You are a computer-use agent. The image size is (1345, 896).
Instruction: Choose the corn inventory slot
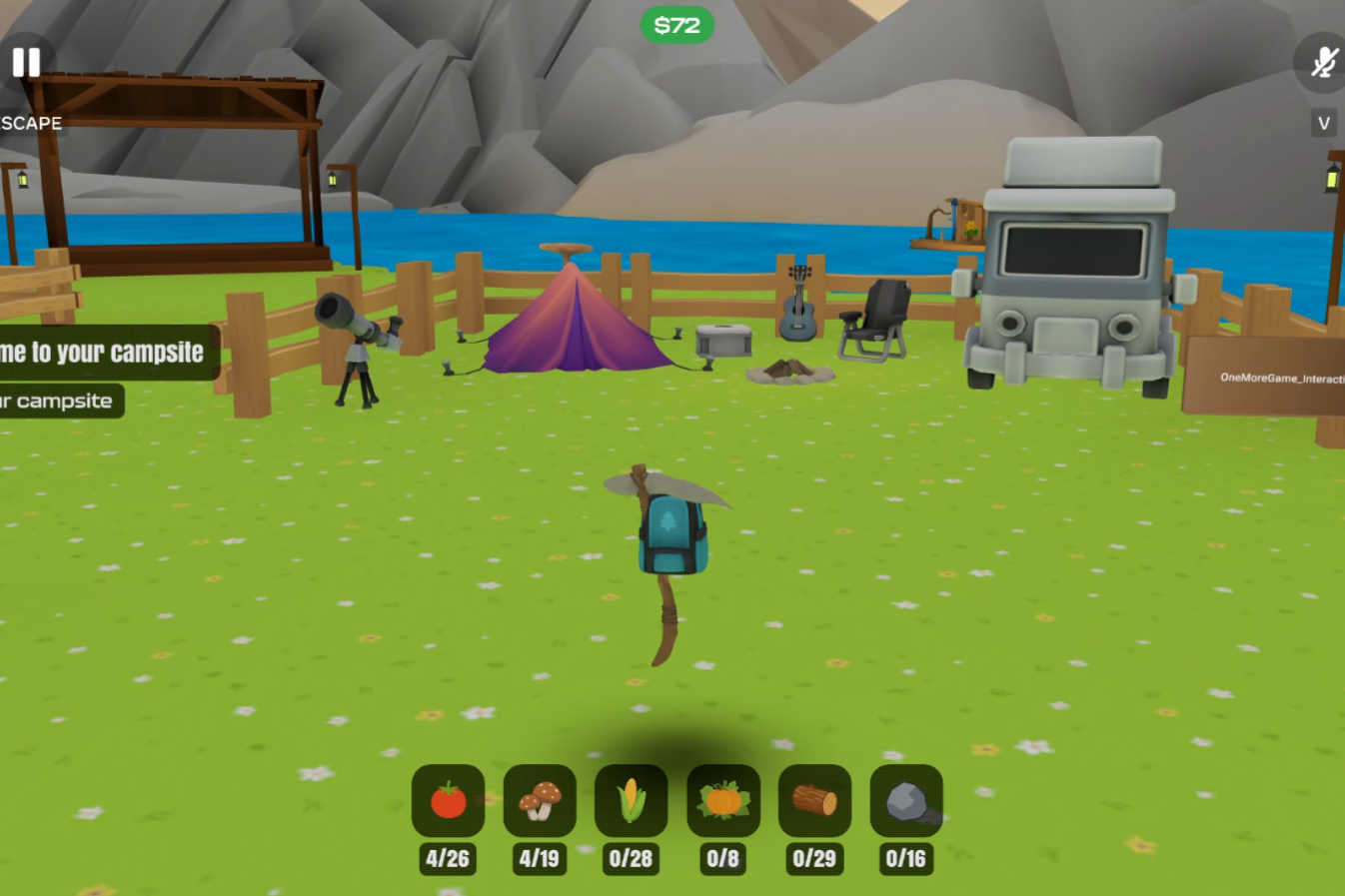point(631,801)
